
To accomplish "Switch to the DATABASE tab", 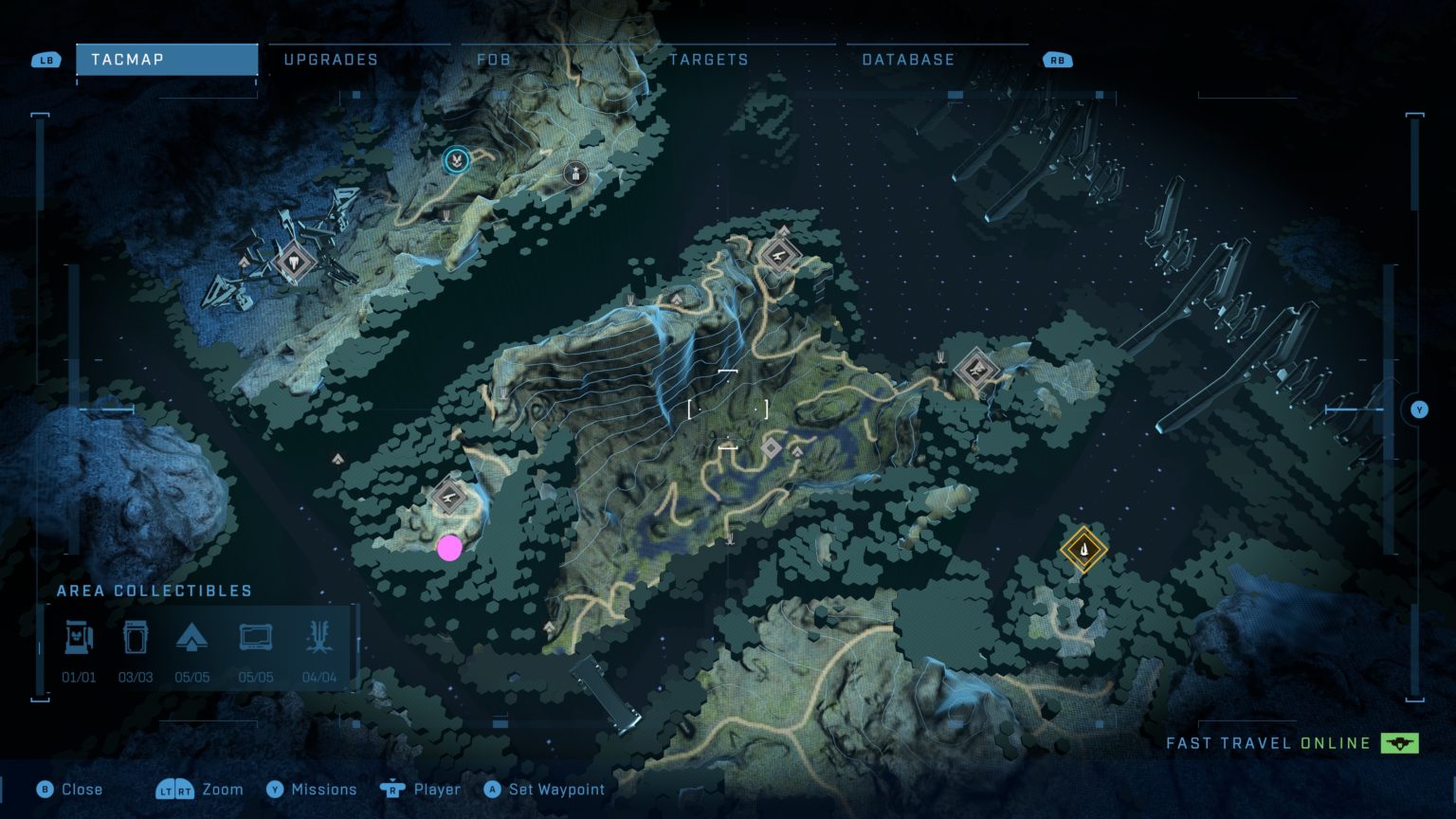I will [x=907, y=59].
